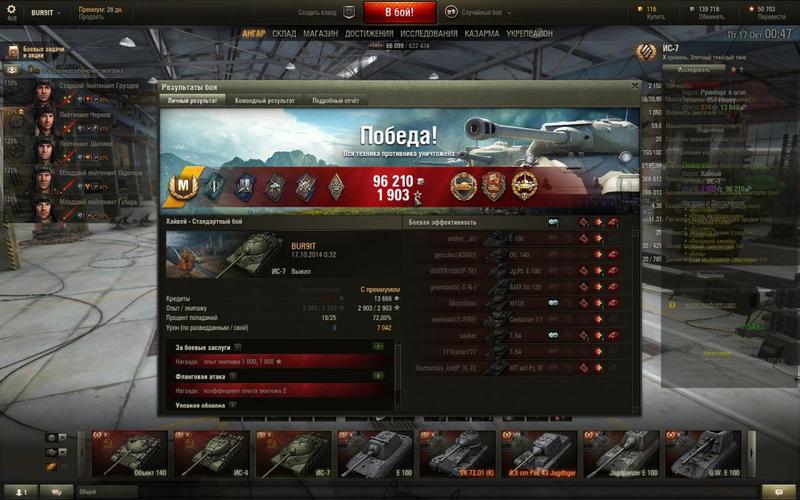Open the ИССЛЕДОВАНИЯ menu
This screenshot has width=800, height=500.
click(429, 33)
